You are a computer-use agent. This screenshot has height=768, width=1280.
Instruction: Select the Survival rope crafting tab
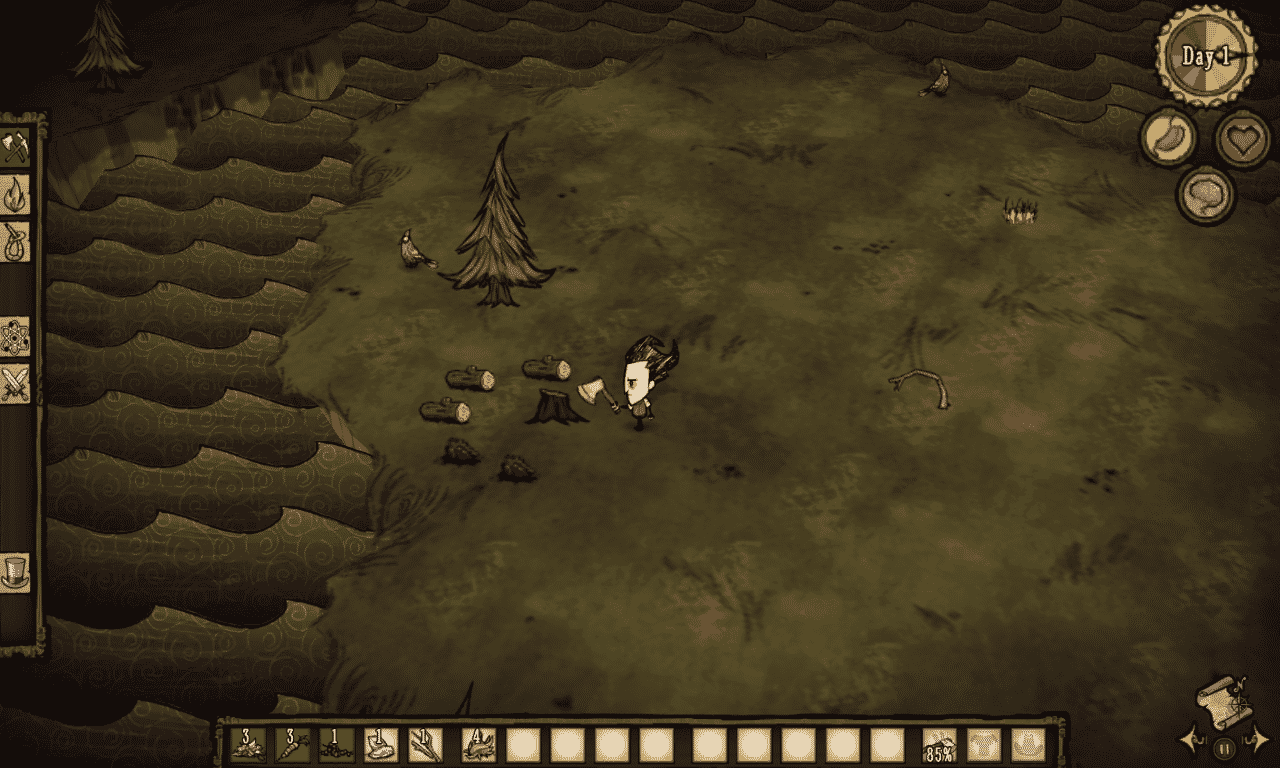click(16, 242)
